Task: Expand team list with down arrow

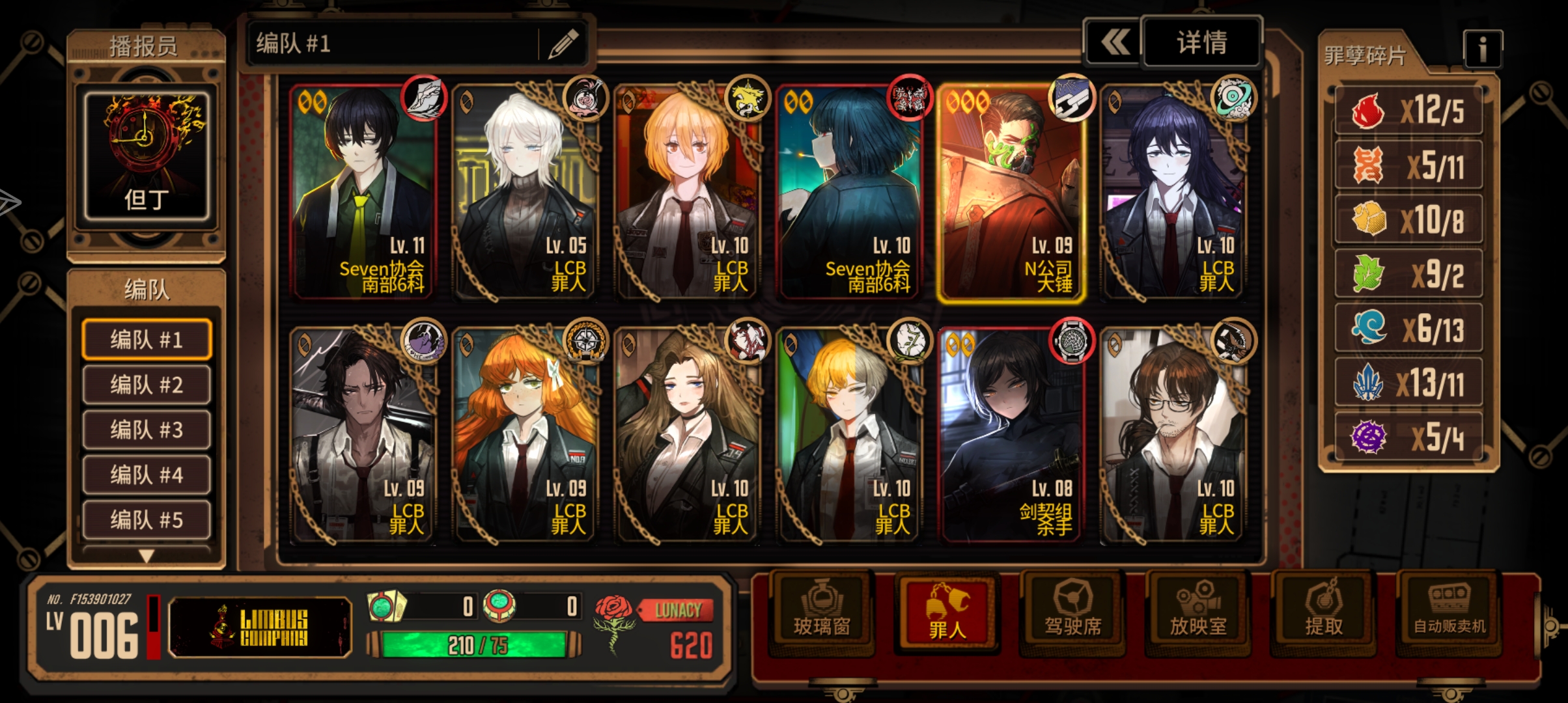Action: click(147, 556)
